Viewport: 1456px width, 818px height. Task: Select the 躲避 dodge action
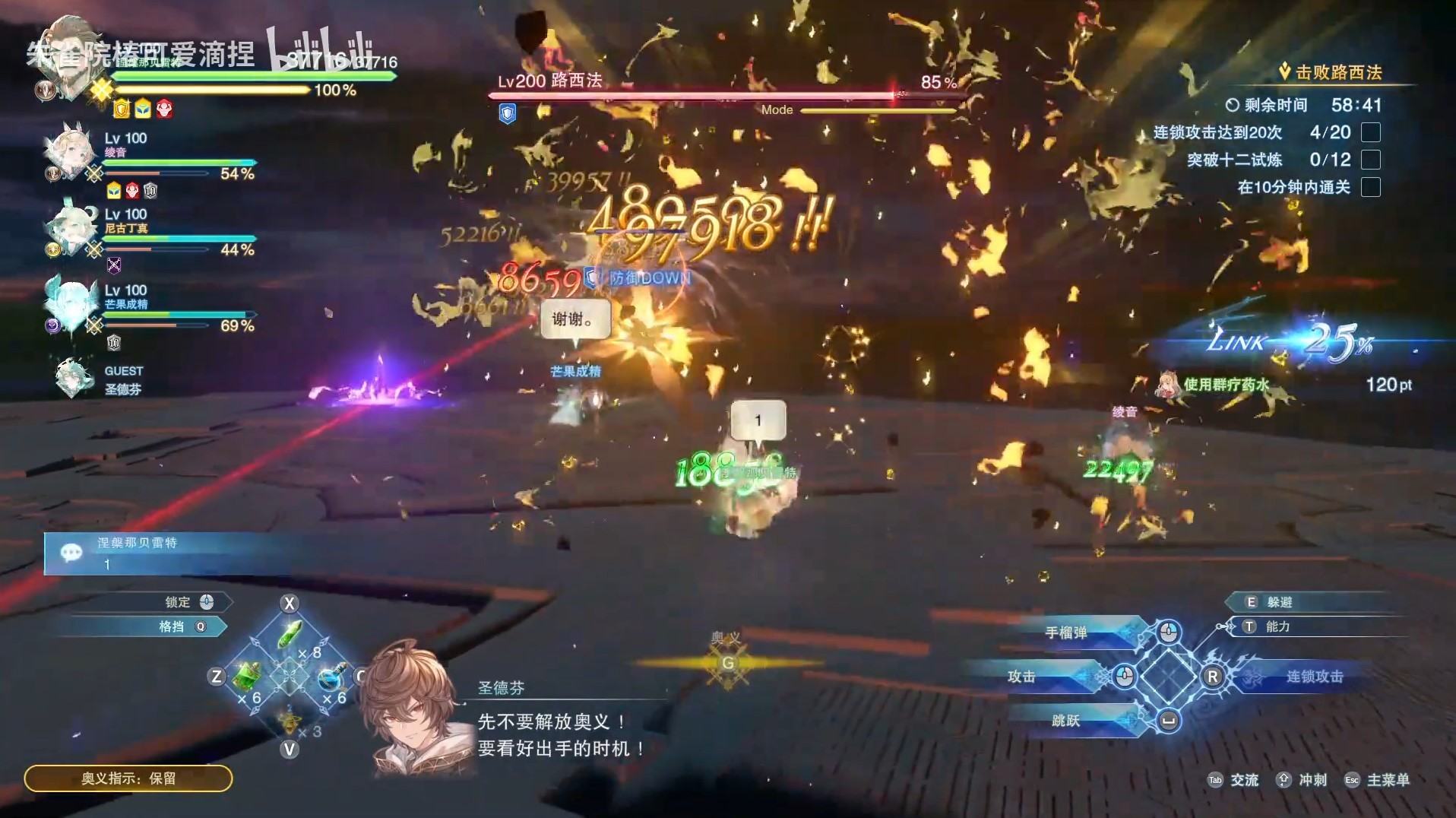(1278, 602)
